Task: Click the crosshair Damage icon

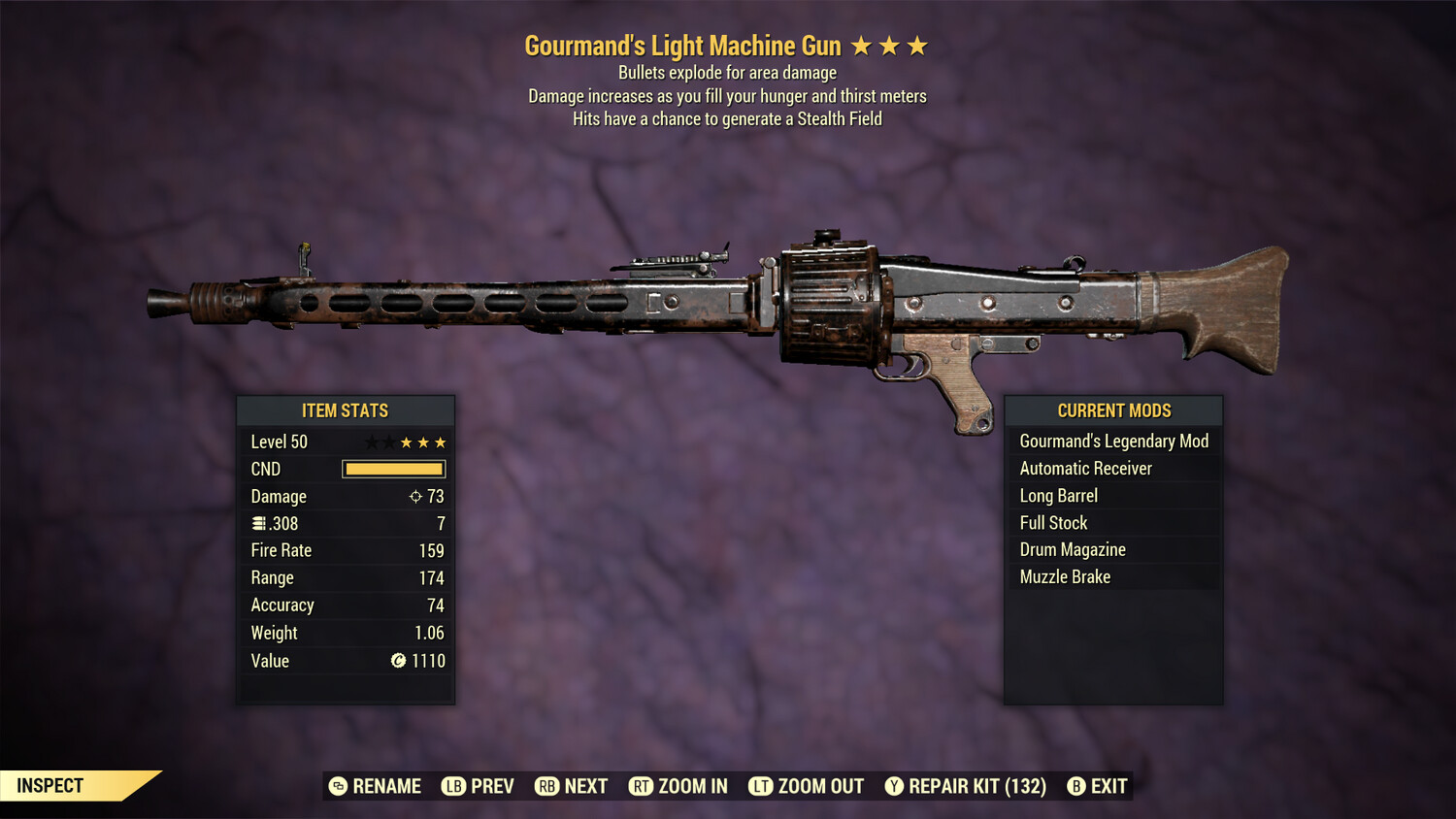Action: (416, 496)
